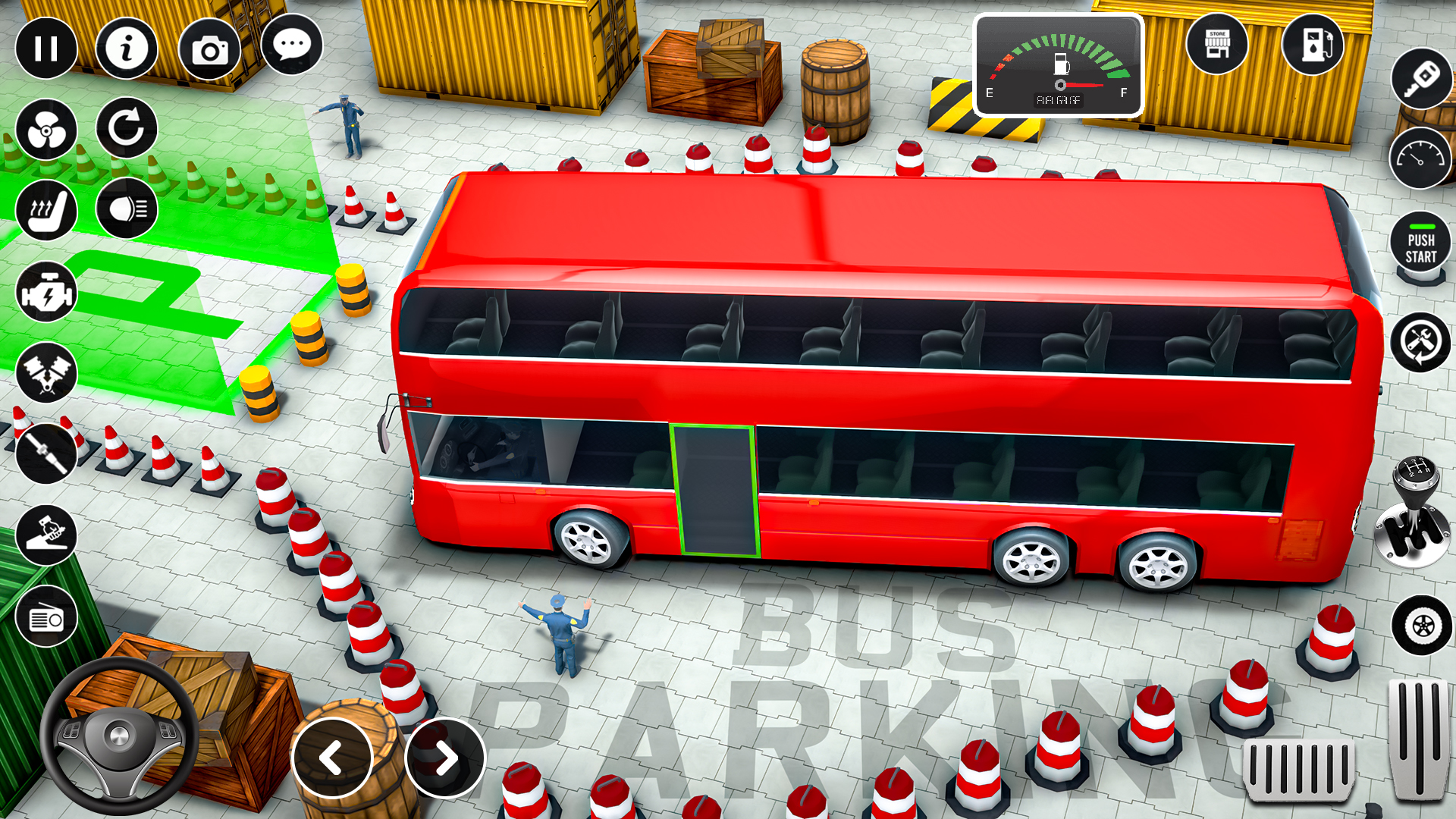Image resolution: width=1456 pixels, height=819 pixels.
Task: Turn on the radio
Action: (47, 616)
